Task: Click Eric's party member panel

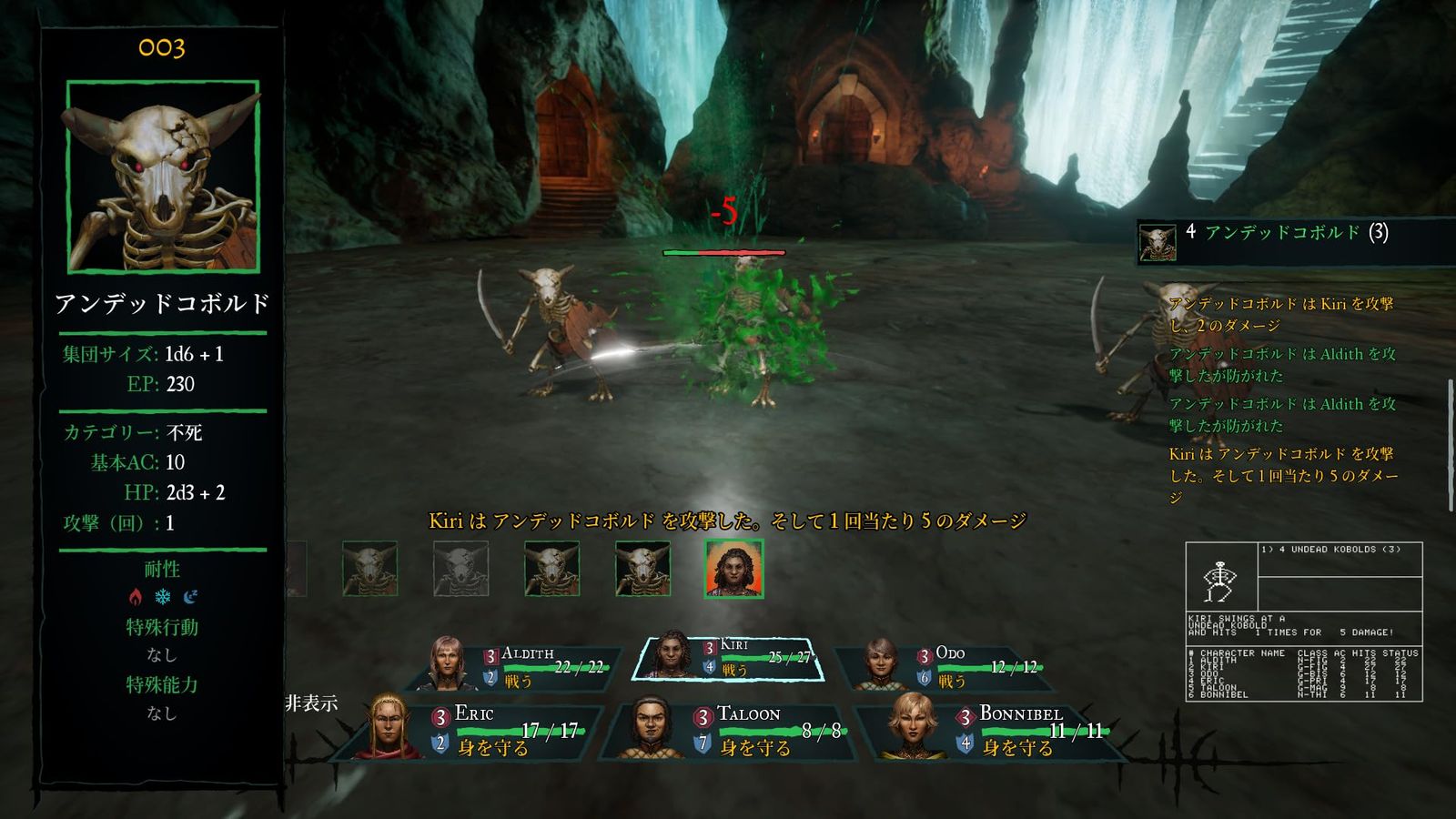Action: 478,728
